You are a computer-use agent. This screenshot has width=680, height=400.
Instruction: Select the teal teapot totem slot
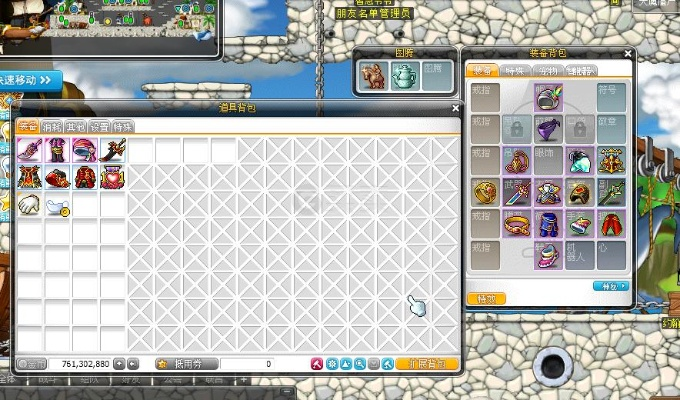coord(403,76)
